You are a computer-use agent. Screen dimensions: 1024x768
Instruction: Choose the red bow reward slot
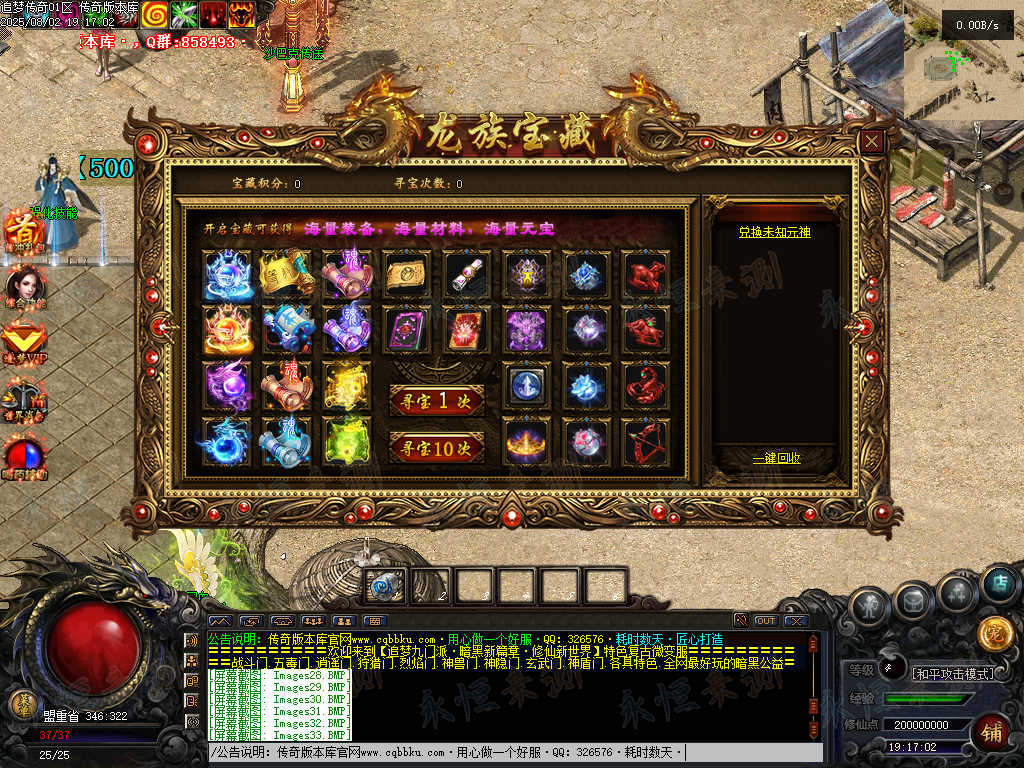[x=645, y=442]
